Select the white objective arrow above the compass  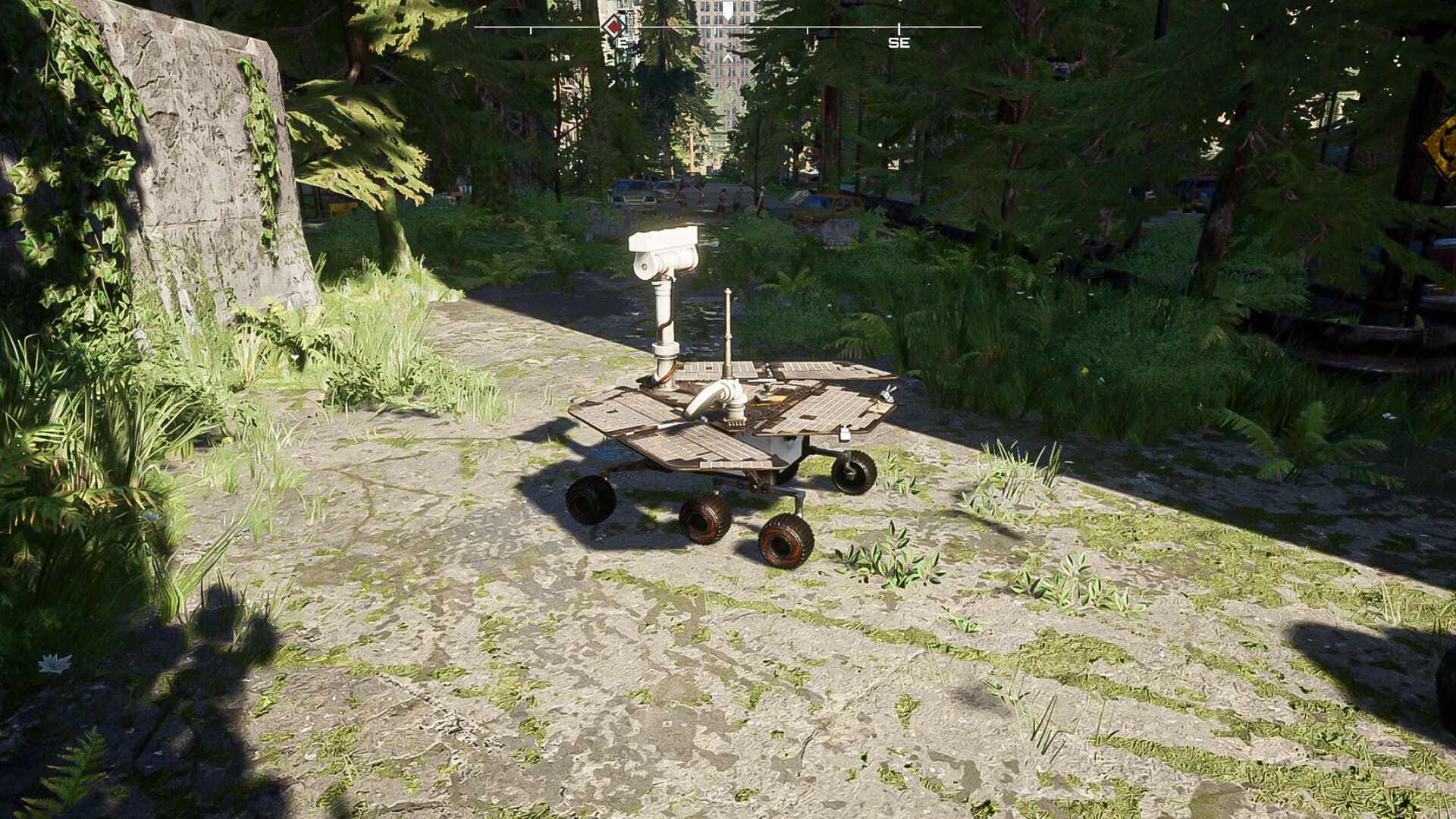point(726,9)
